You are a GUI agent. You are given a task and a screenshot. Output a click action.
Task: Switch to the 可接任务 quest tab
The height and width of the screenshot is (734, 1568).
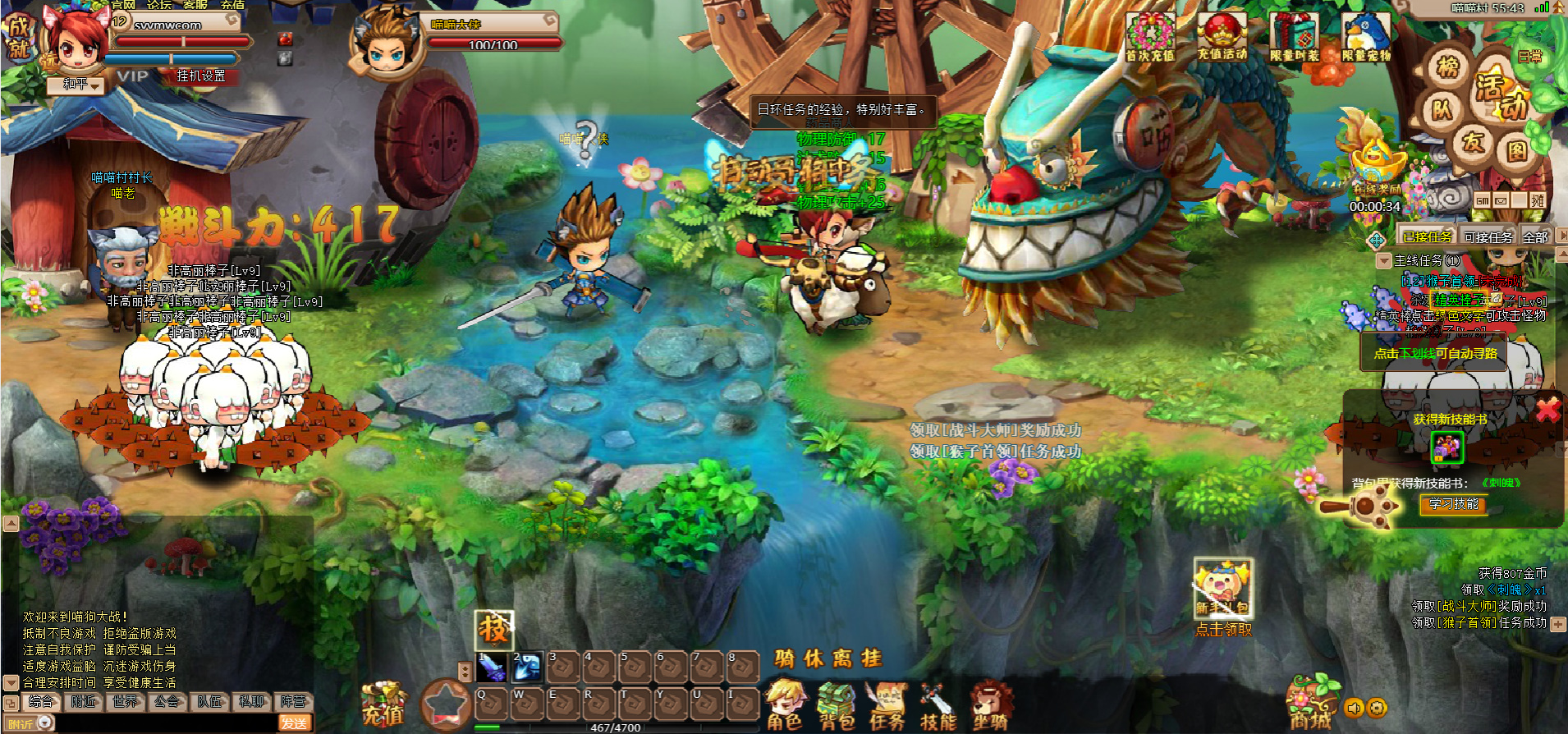1488,237
